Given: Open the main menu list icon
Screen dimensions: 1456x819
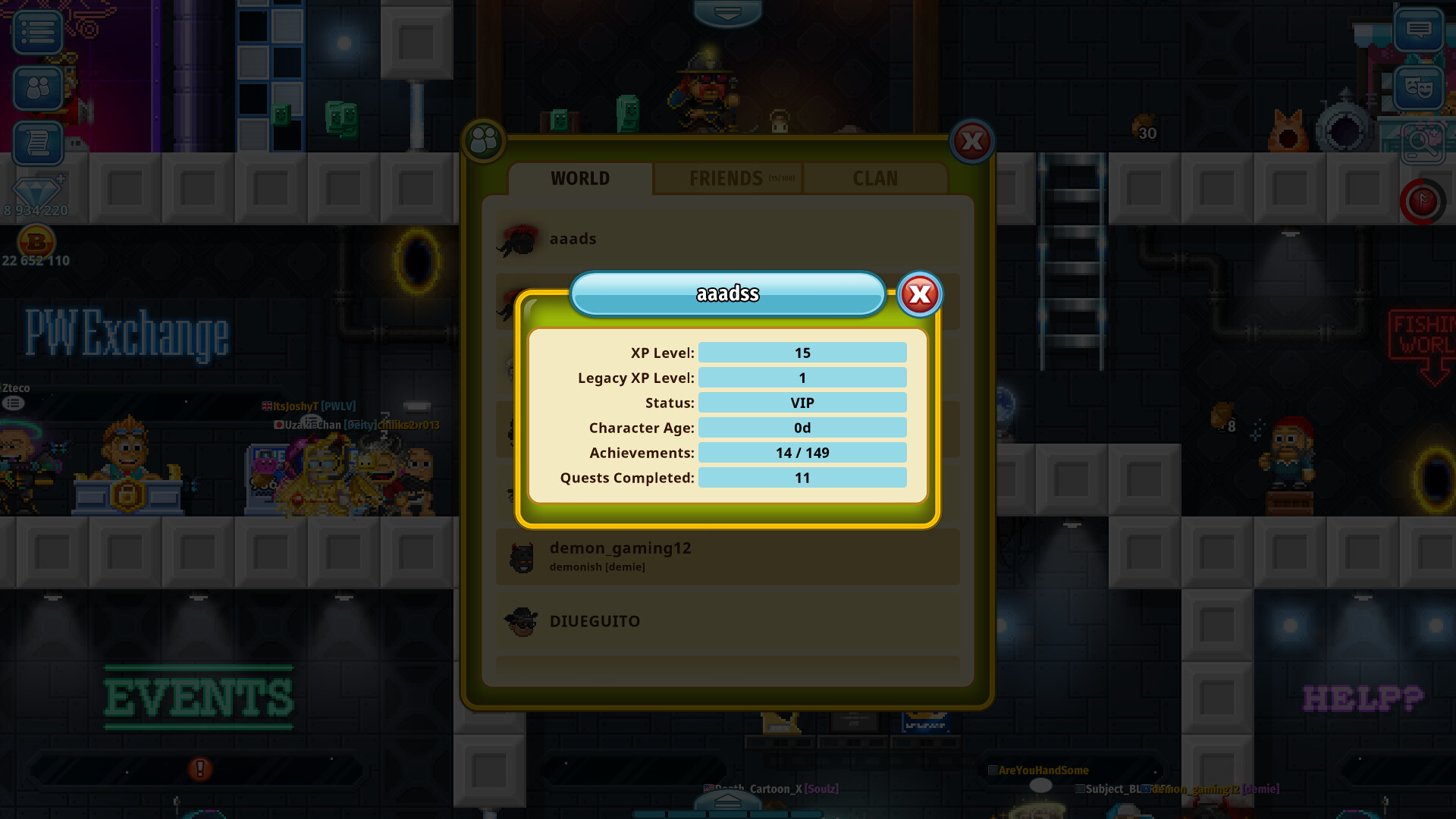Looking at the screenshot, I should [37, 32].
